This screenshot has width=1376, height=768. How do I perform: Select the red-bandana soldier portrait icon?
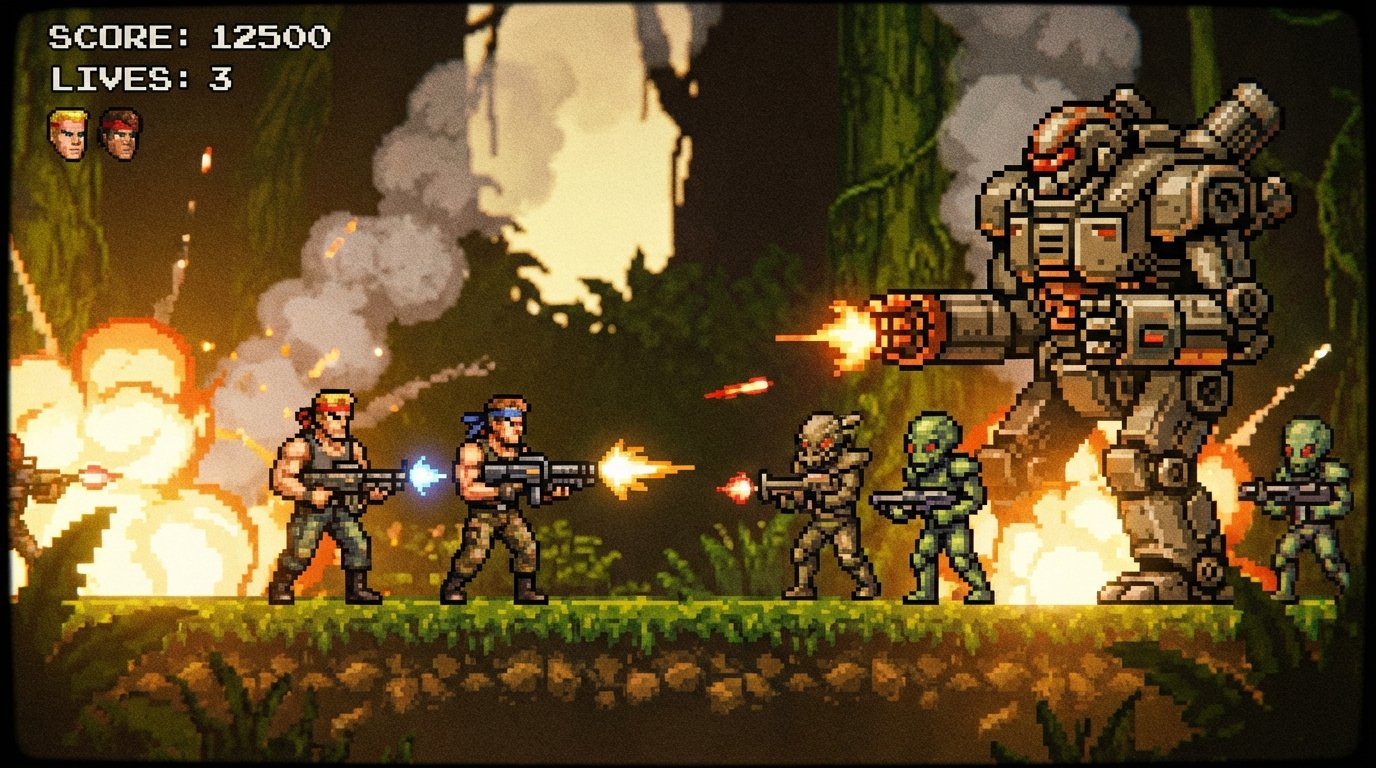119,135
